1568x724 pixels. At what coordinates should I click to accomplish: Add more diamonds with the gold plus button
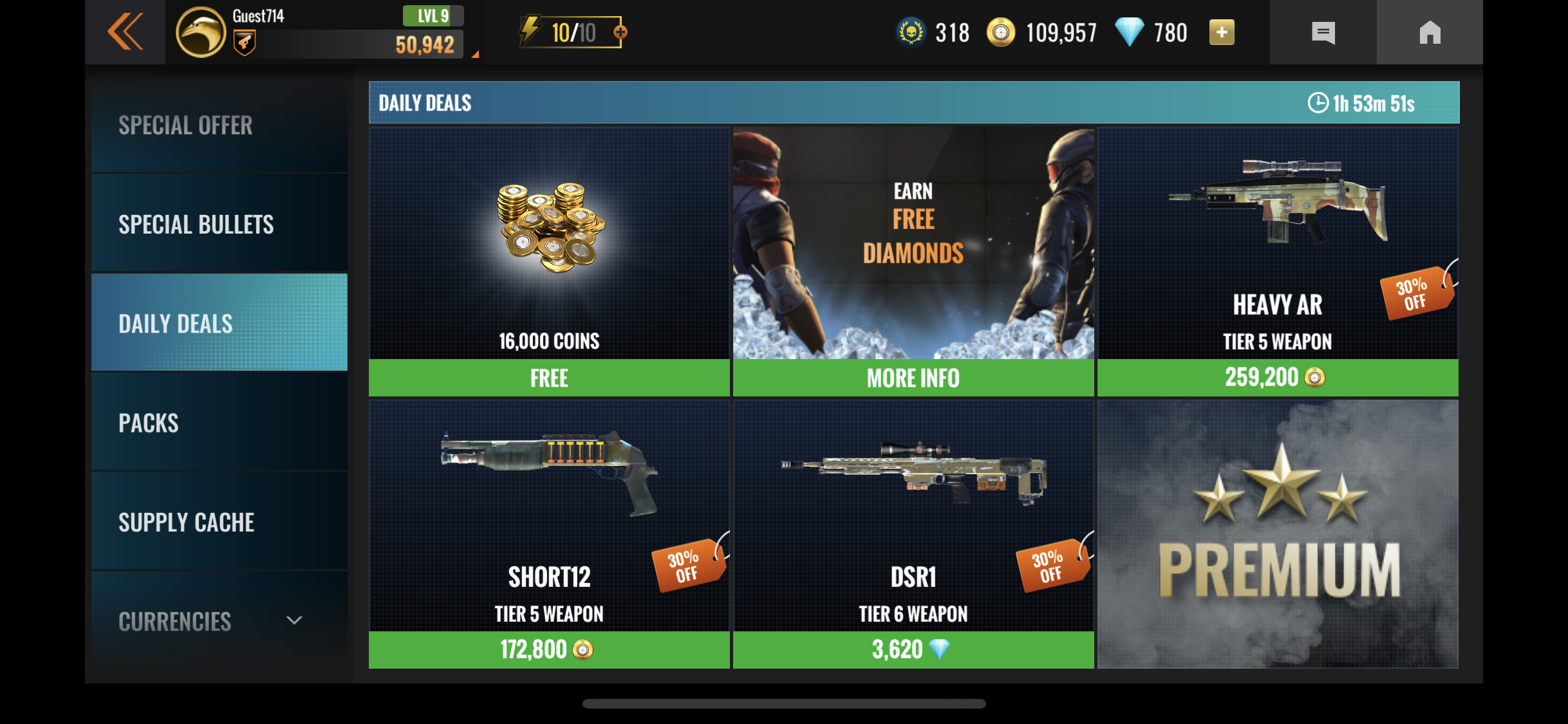pos(1221,32)
